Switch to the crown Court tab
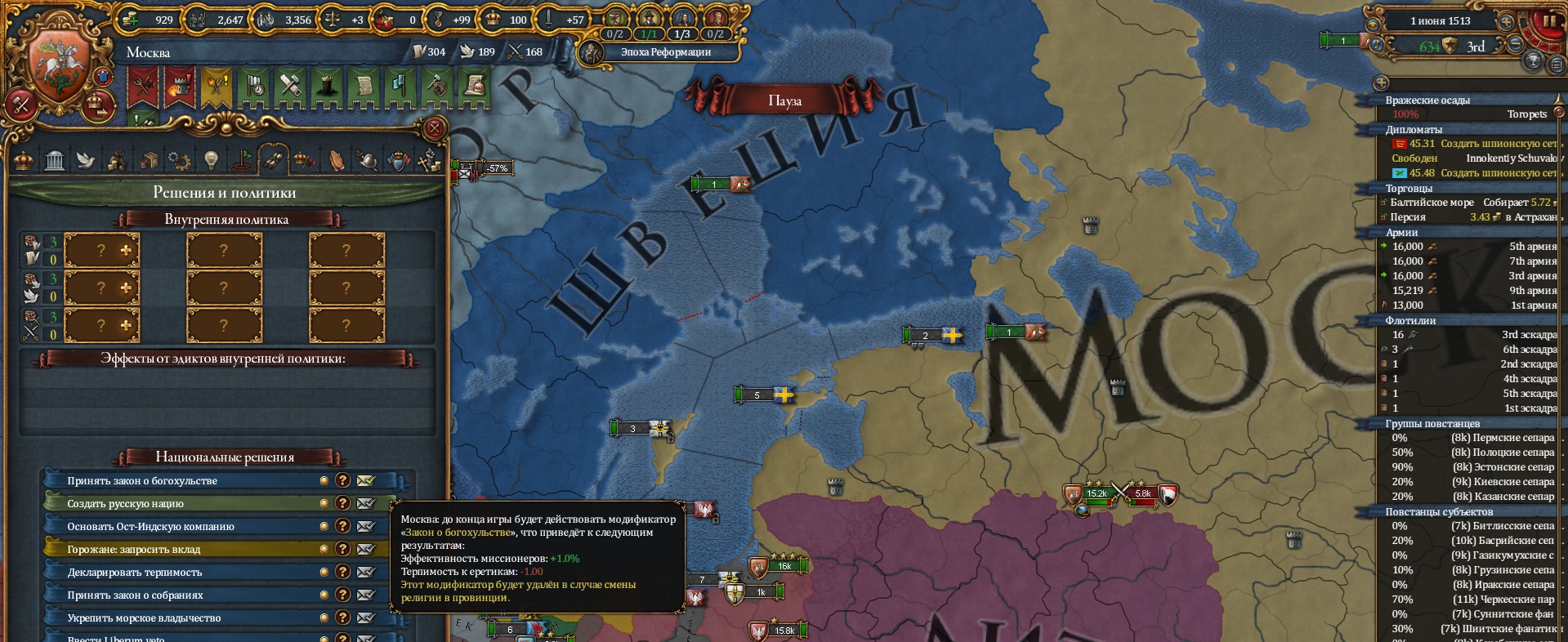The height and width of the screenshot is (642, 1568). [24, 160]
